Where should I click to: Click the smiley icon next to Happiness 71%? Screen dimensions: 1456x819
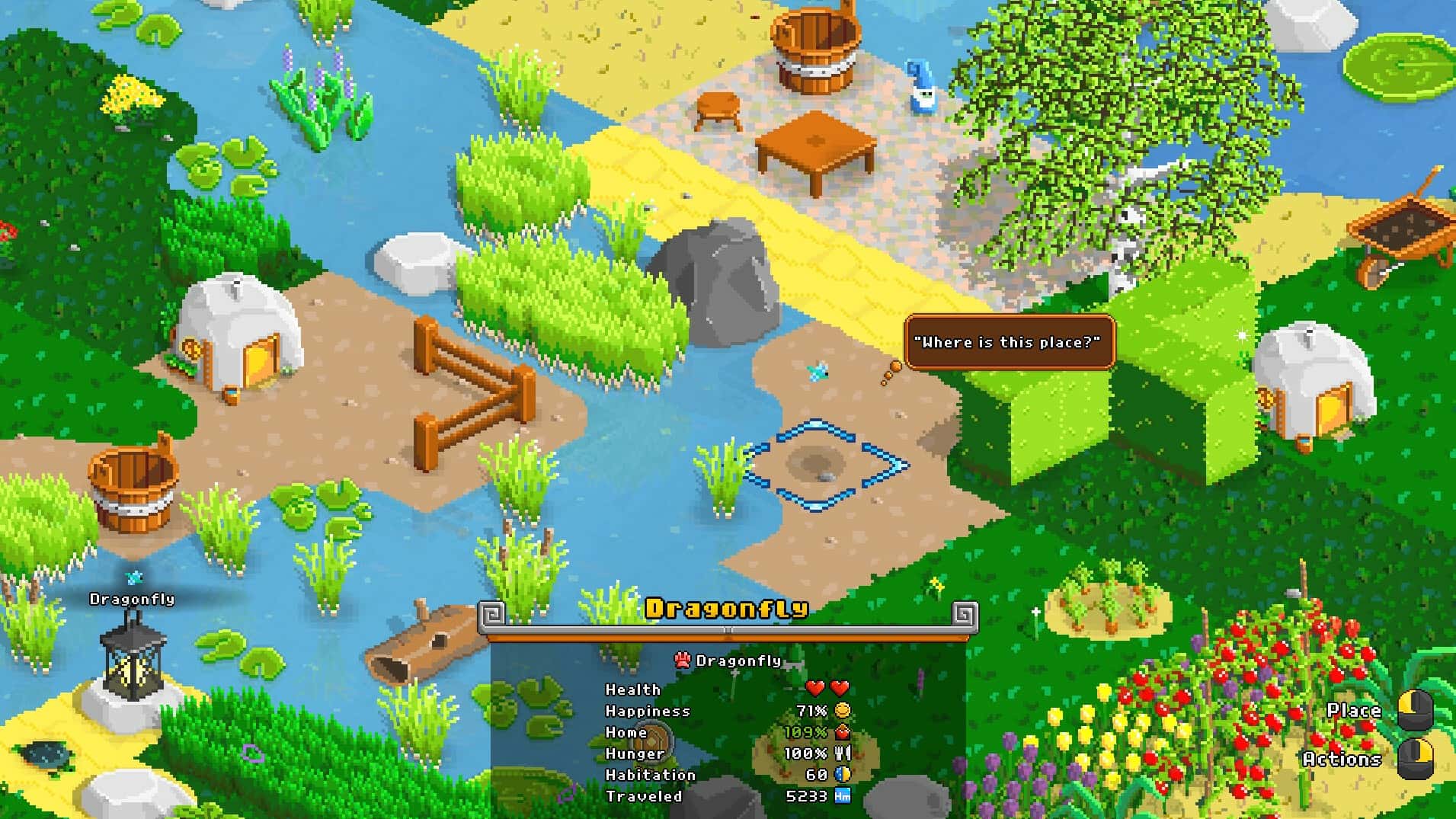[841, 710]
